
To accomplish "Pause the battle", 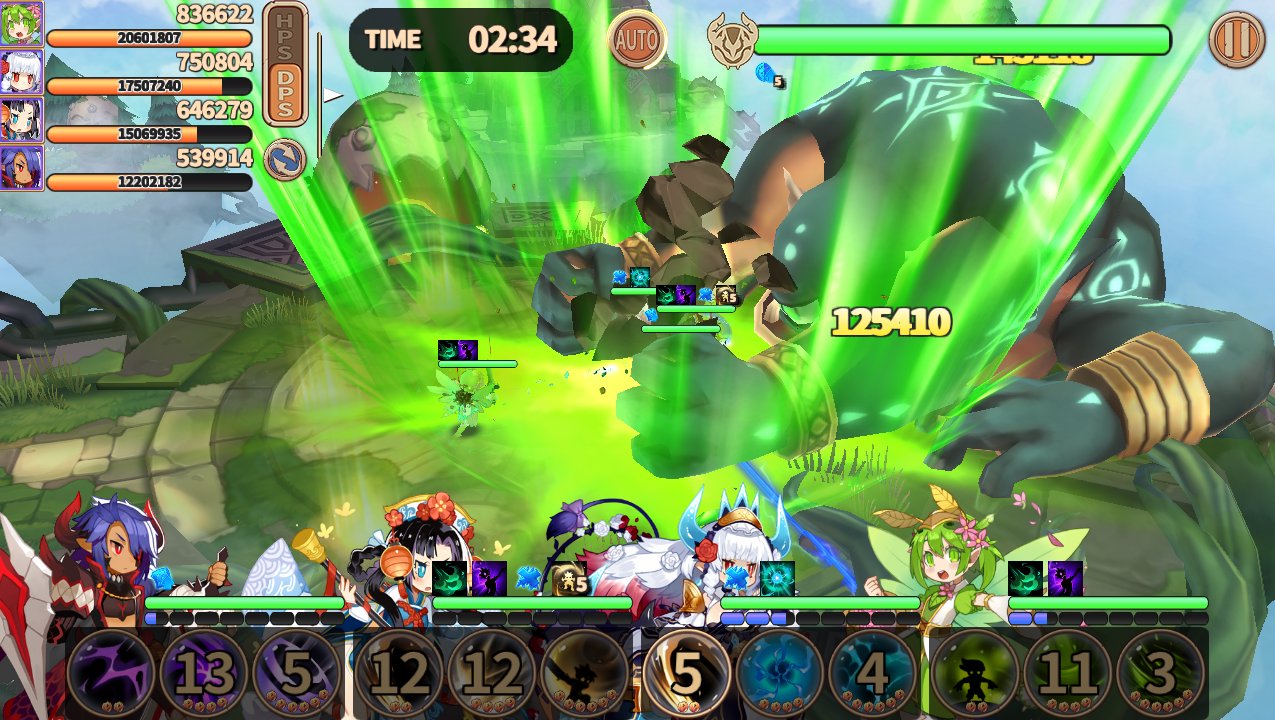I will click(x=1237, y=40).
